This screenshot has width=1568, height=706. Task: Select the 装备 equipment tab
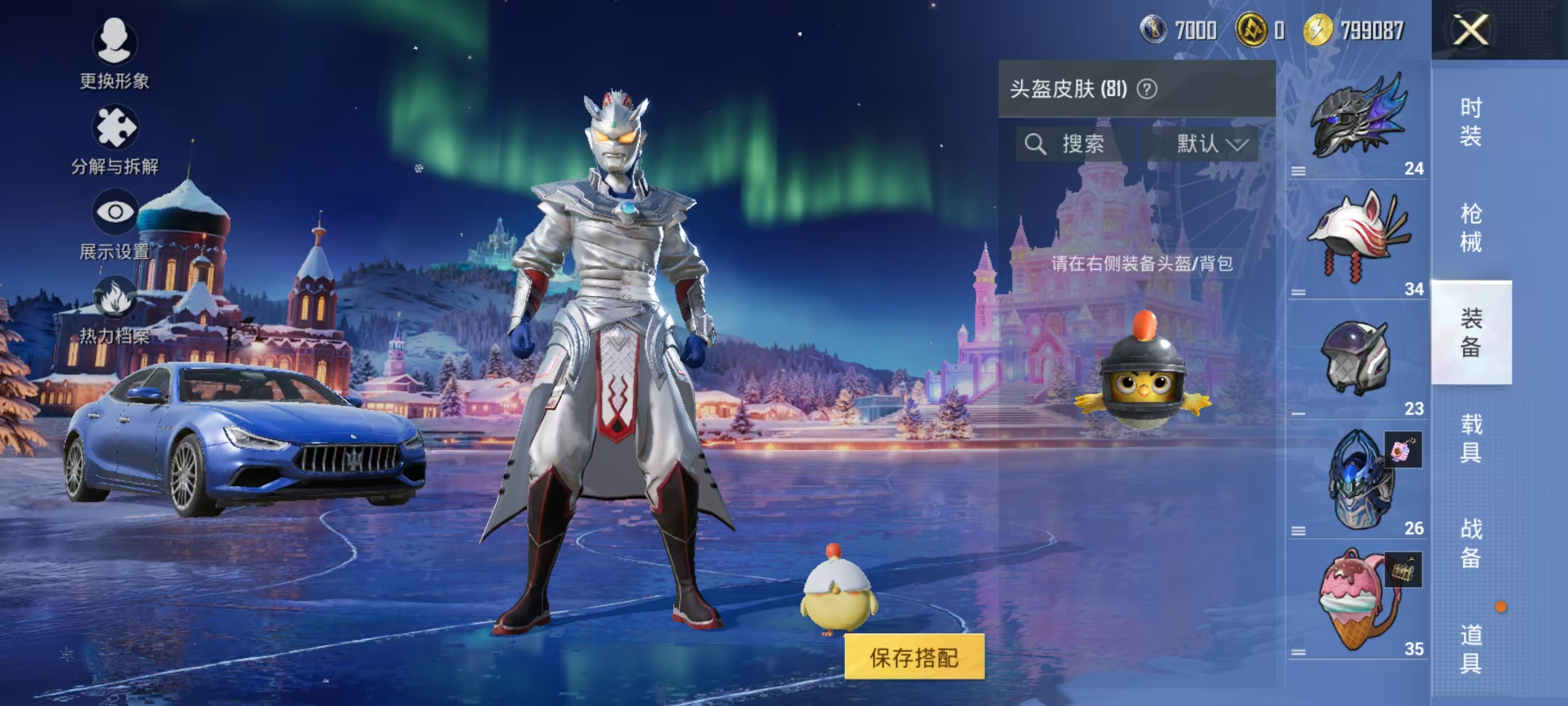1471,333
